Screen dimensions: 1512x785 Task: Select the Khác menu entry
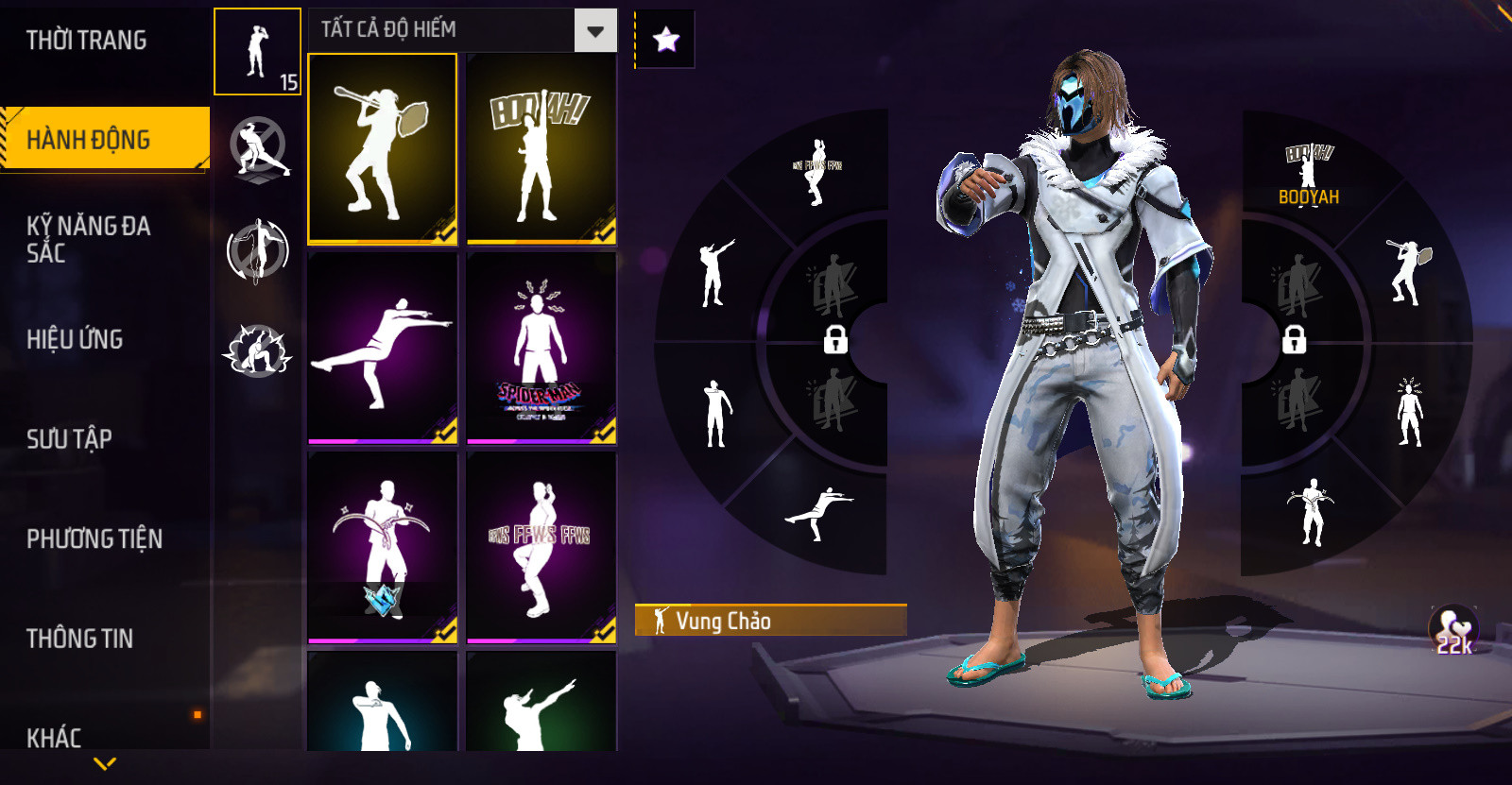tap(54, 737)
